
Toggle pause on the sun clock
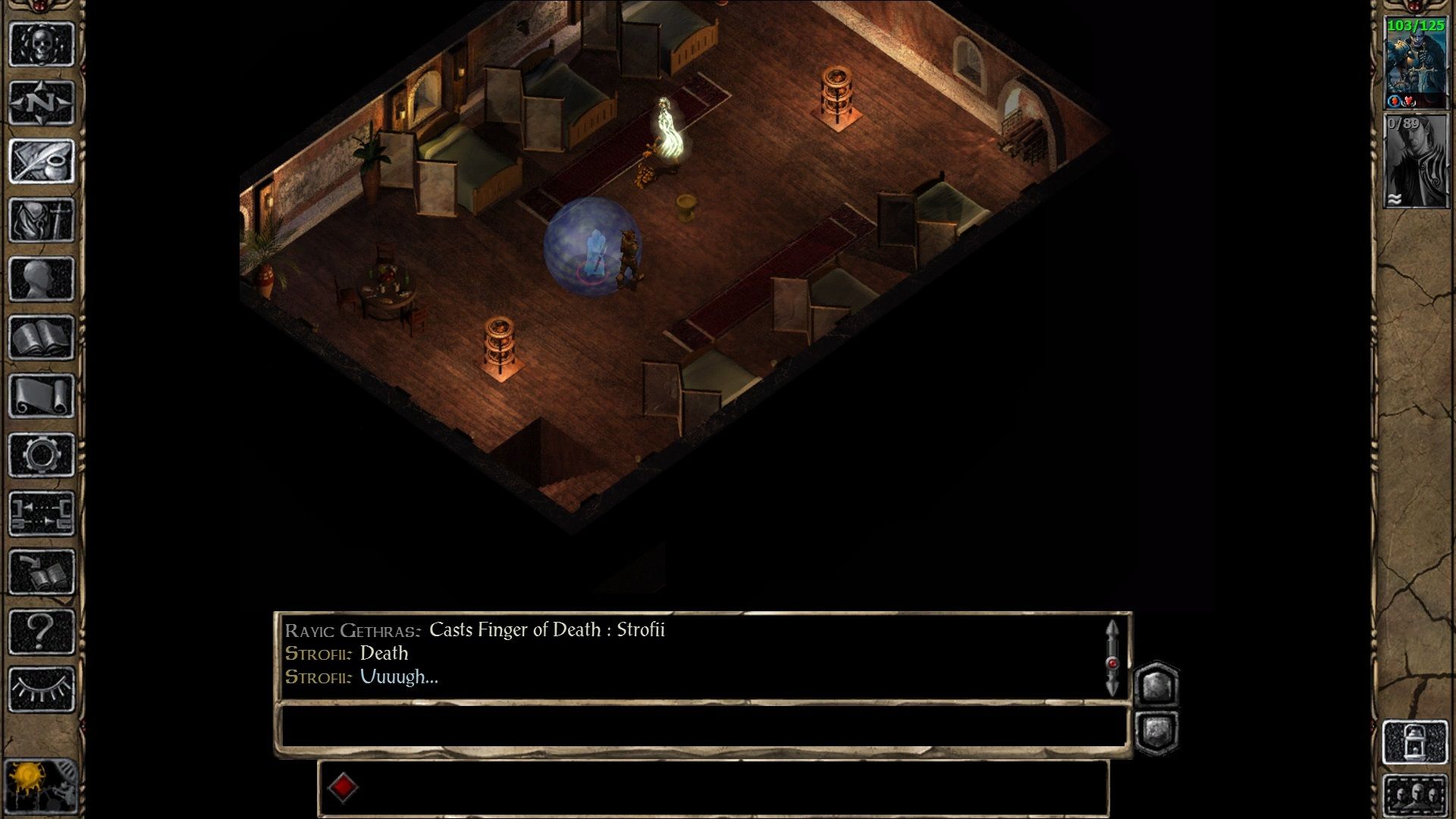pos(30,785)
